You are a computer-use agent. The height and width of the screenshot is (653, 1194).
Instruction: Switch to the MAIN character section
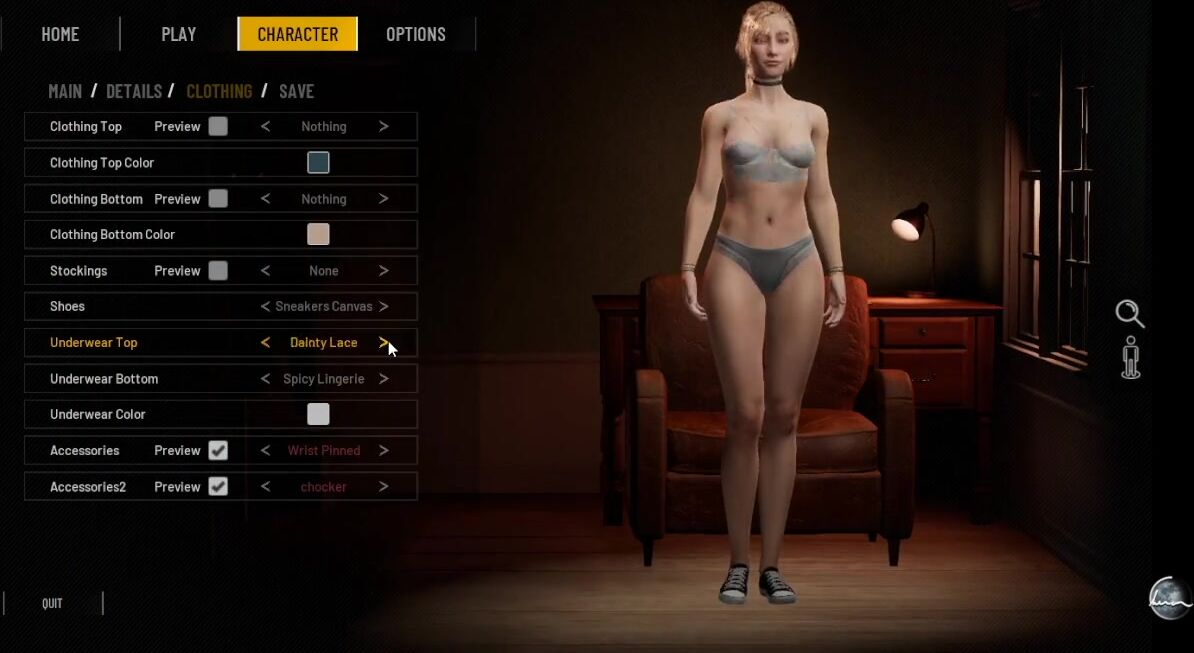[65, 91]
